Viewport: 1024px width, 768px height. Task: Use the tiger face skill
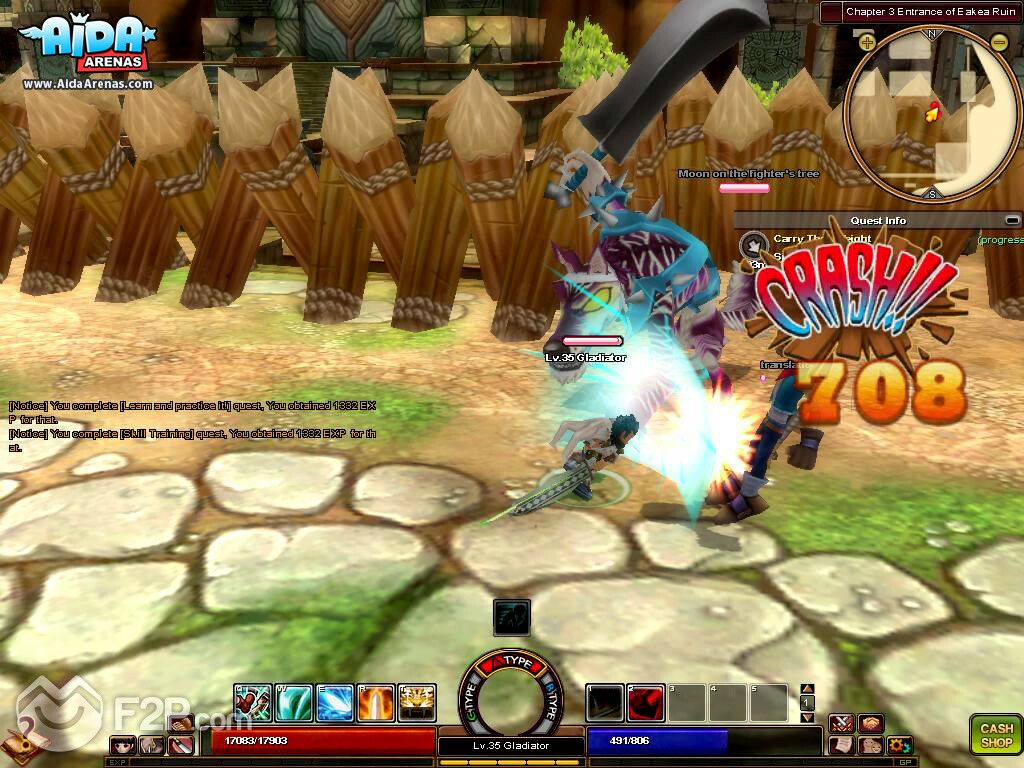tap(416, 702)
